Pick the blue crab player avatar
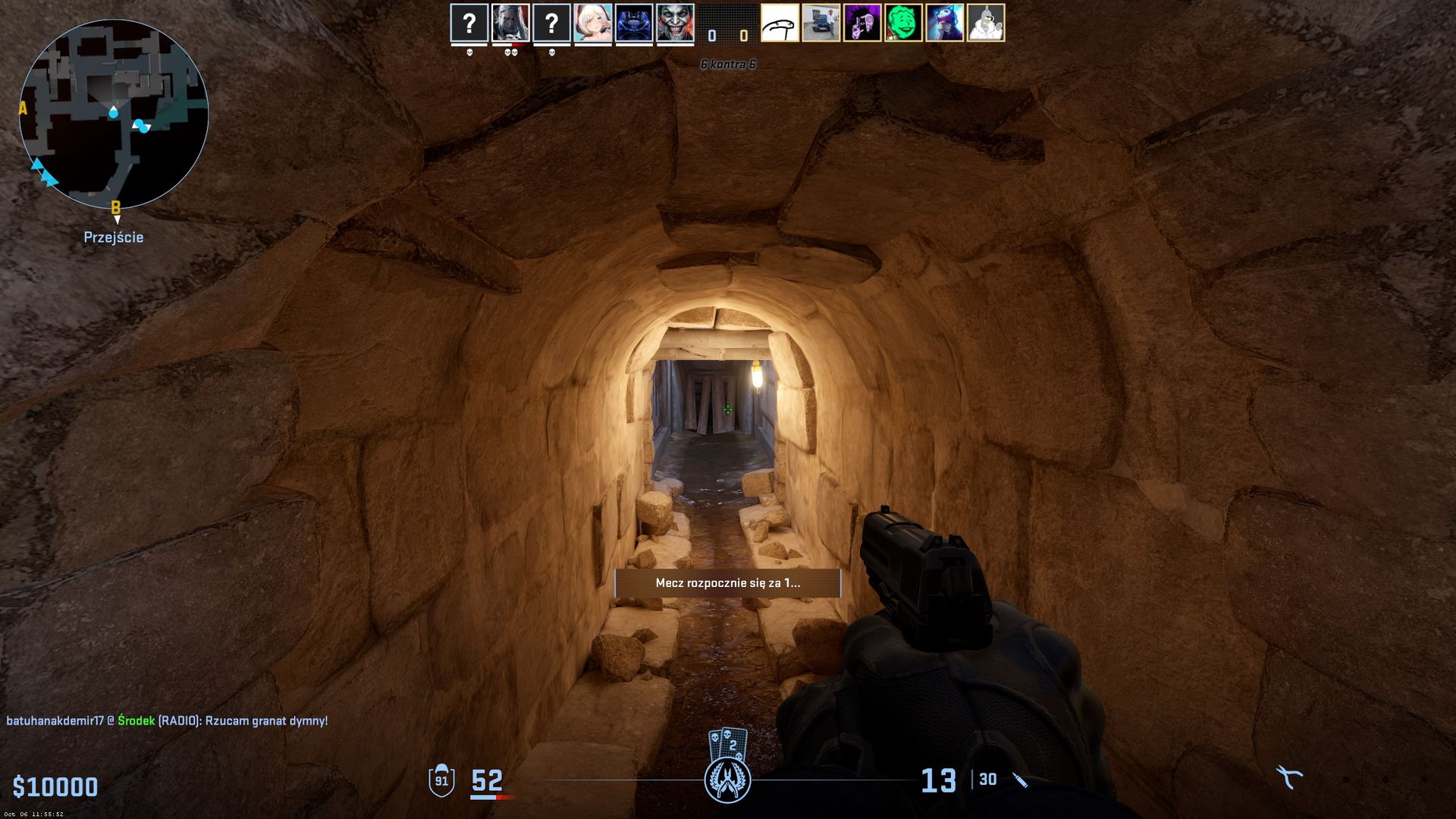The width and height of the screenshot is (1456, 819). click(634, 23)
